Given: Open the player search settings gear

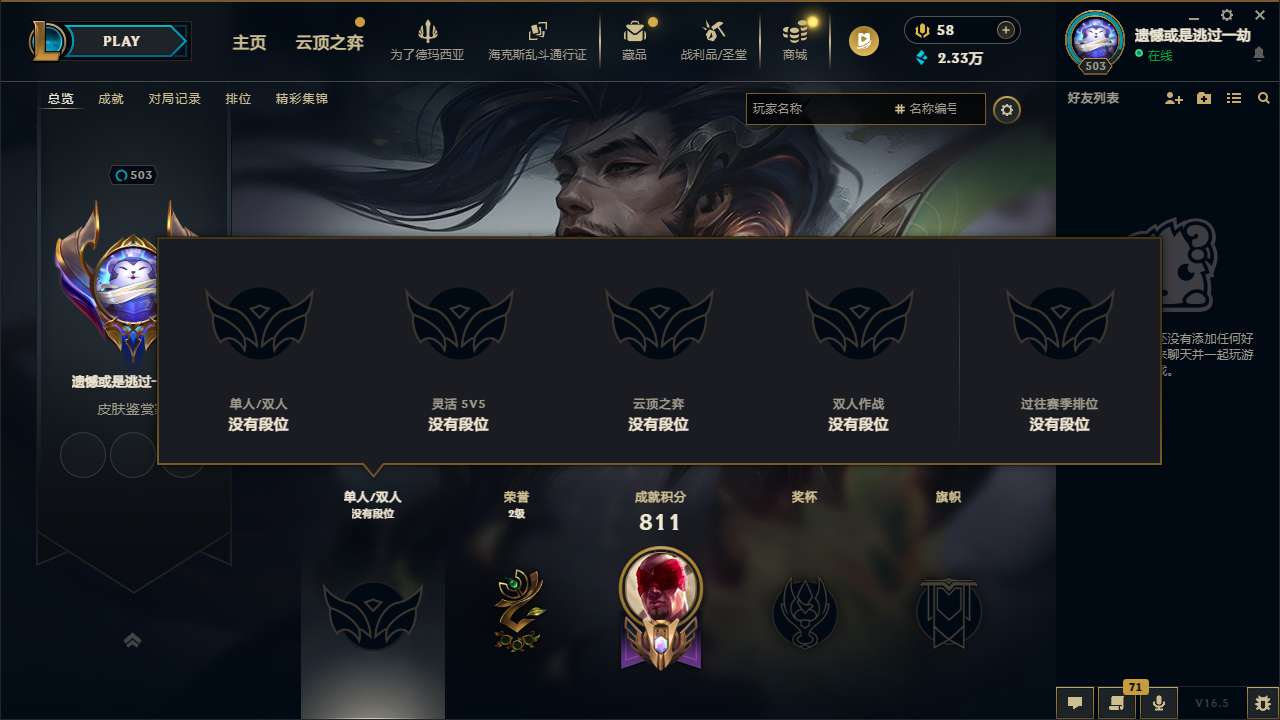Looking at the screenshot, I should 1007,109.
